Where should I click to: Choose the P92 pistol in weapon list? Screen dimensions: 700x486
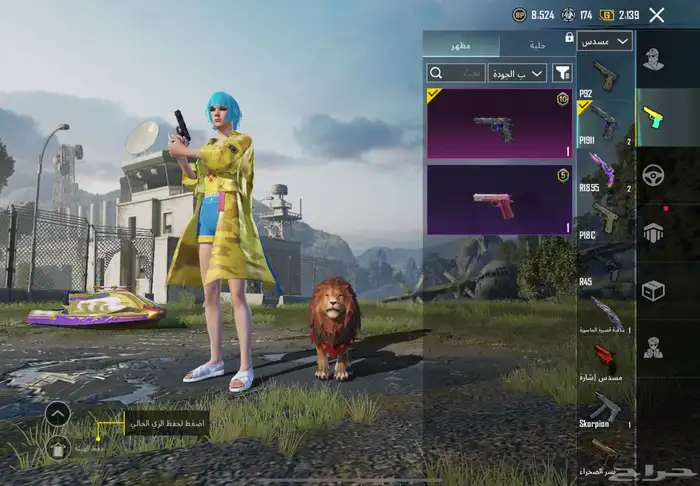605,77
